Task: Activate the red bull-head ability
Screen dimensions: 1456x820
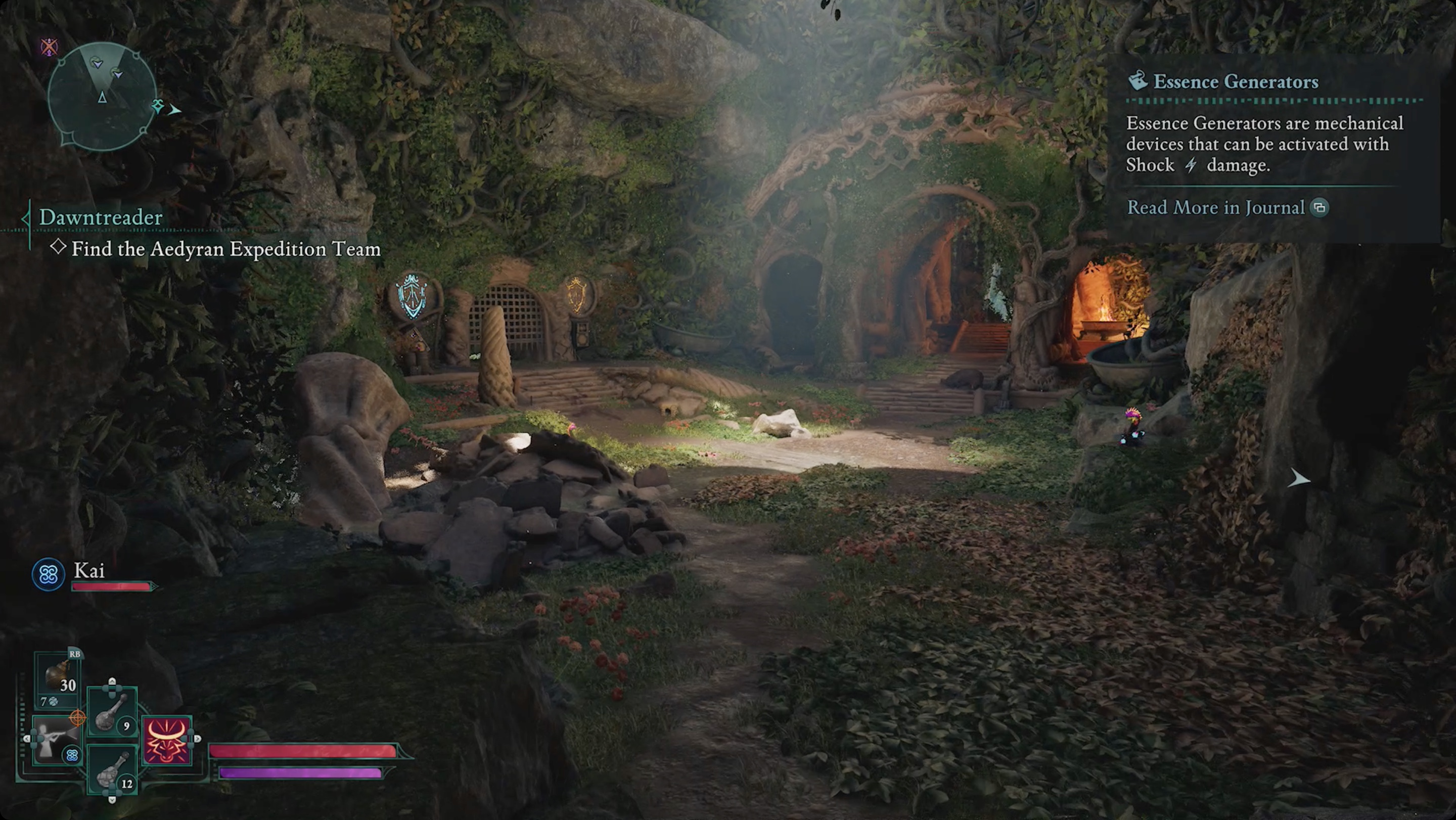Action: point(167,740)
